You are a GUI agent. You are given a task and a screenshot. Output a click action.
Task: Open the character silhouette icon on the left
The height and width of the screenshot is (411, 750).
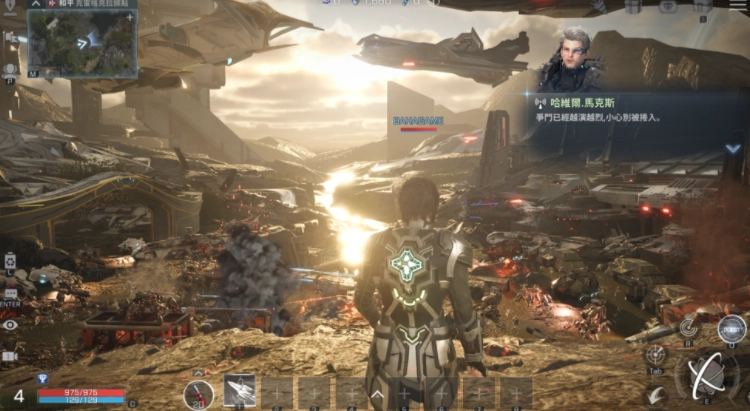[x=10, y=70]
